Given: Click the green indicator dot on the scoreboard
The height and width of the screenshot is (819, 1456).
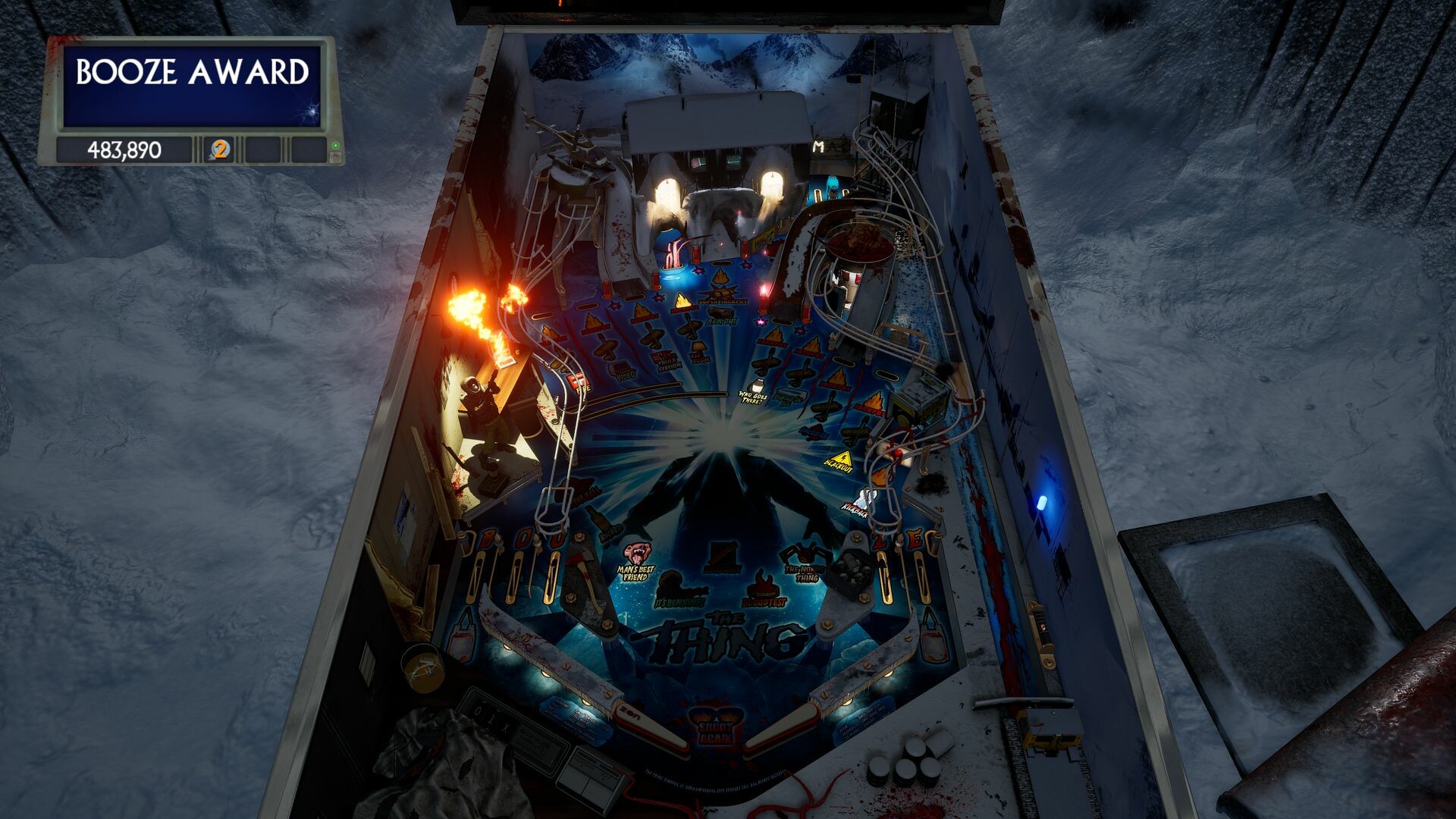Looking at the screenshot, I should pyautogui.click(x=337, y=146).
